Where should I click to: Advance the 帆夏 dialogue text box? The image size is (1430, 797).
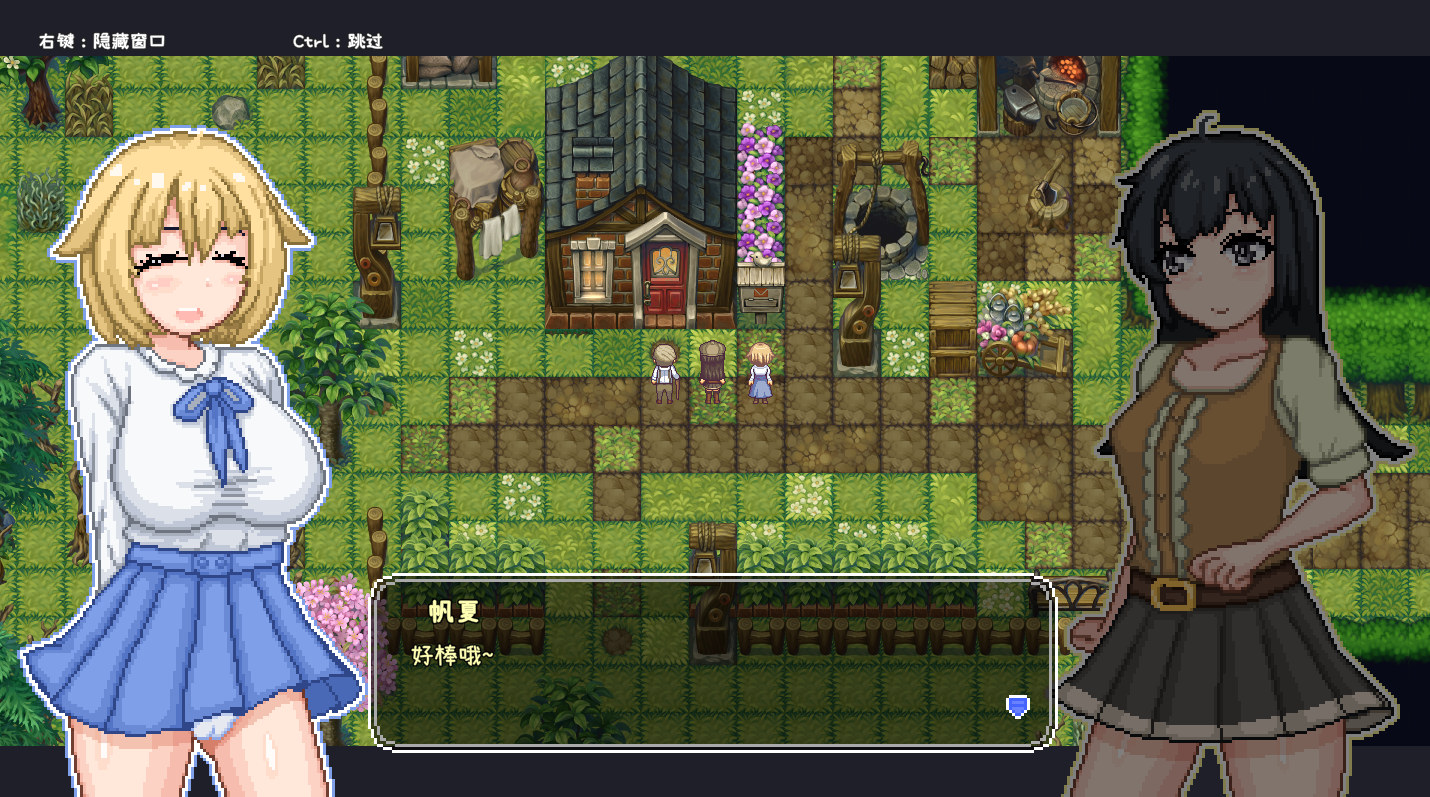click(712, 662)
